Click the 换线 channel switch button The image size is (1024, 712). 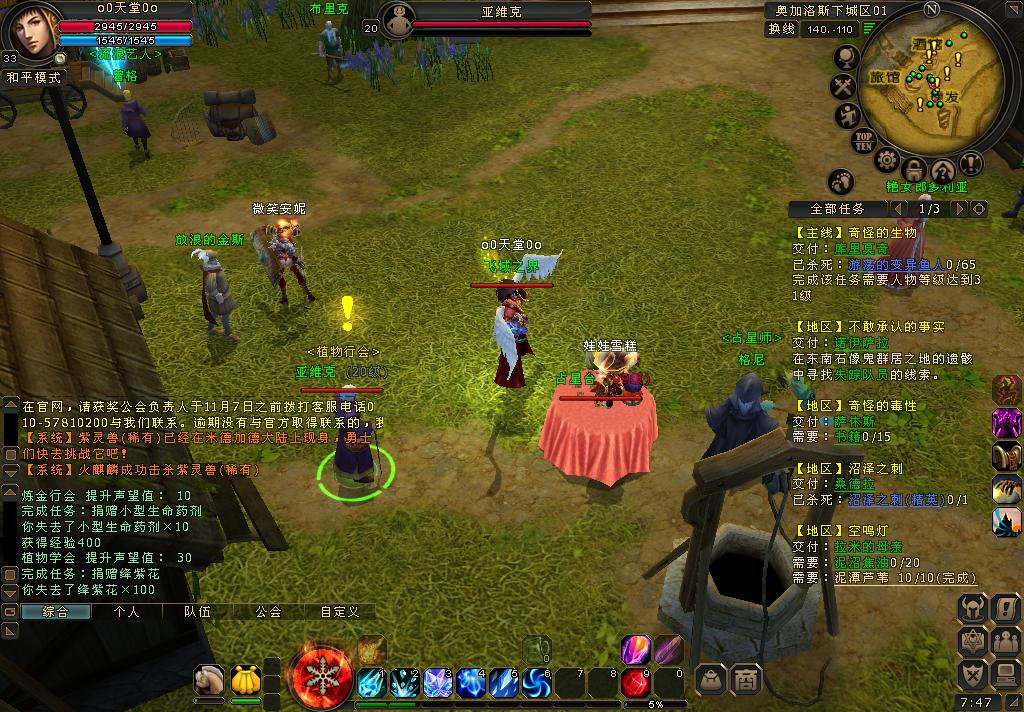782,30
